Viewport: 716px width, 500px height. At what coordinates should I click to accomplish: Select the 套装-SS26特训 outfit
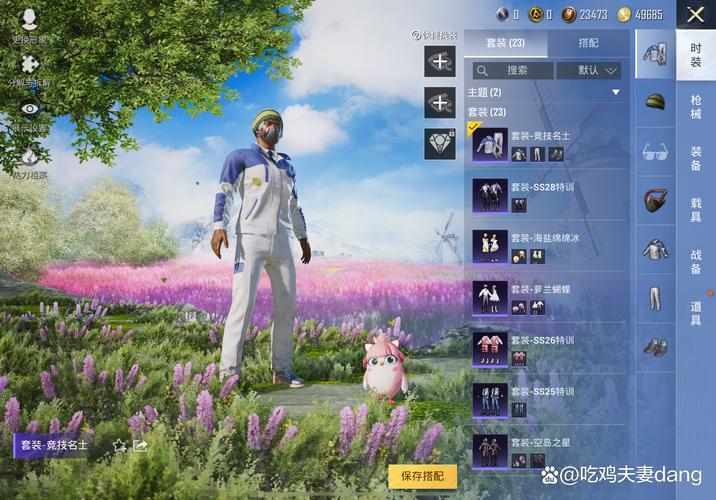548,348
